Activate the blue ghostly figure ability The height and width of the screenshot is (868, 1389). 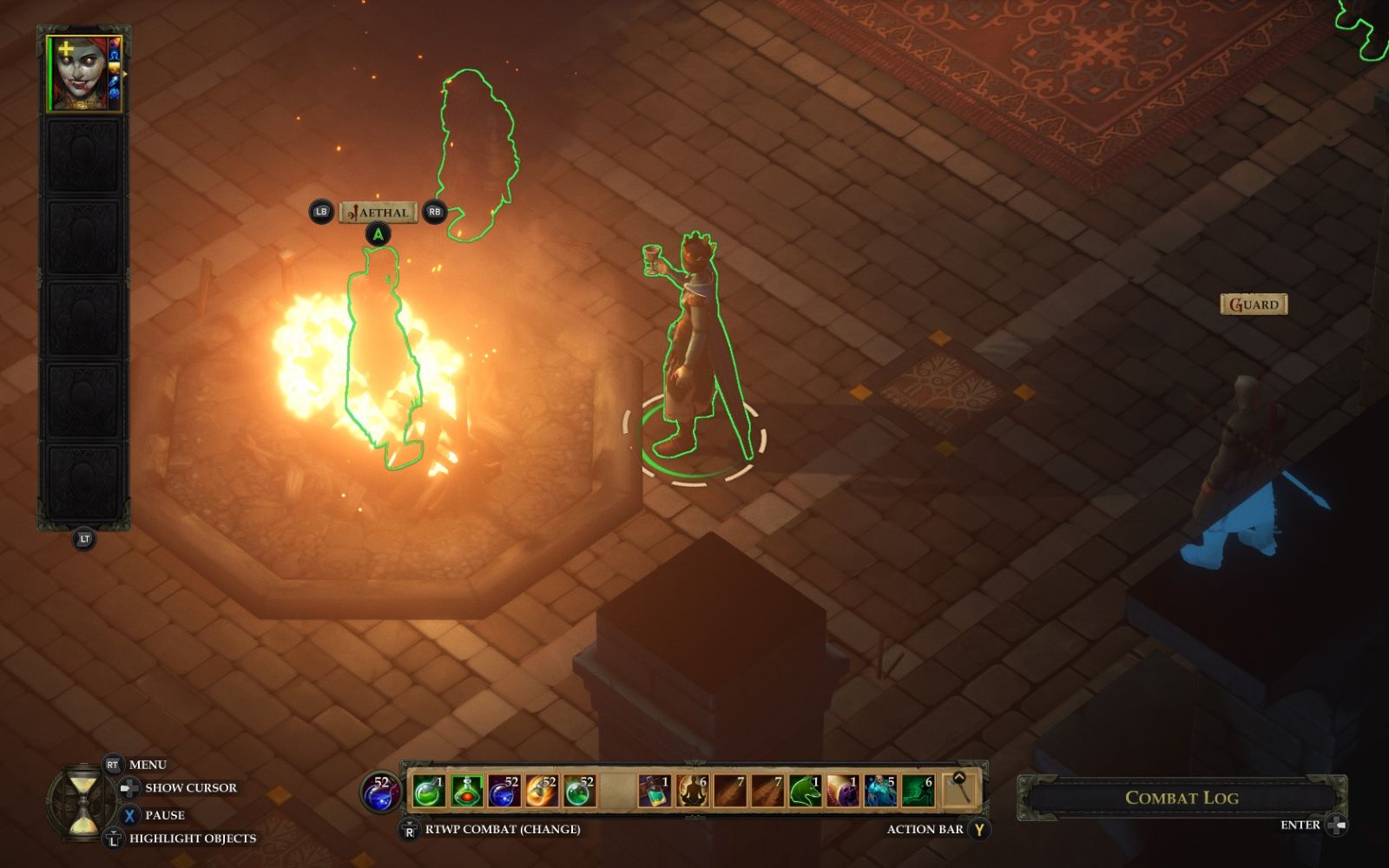(880, 791)
